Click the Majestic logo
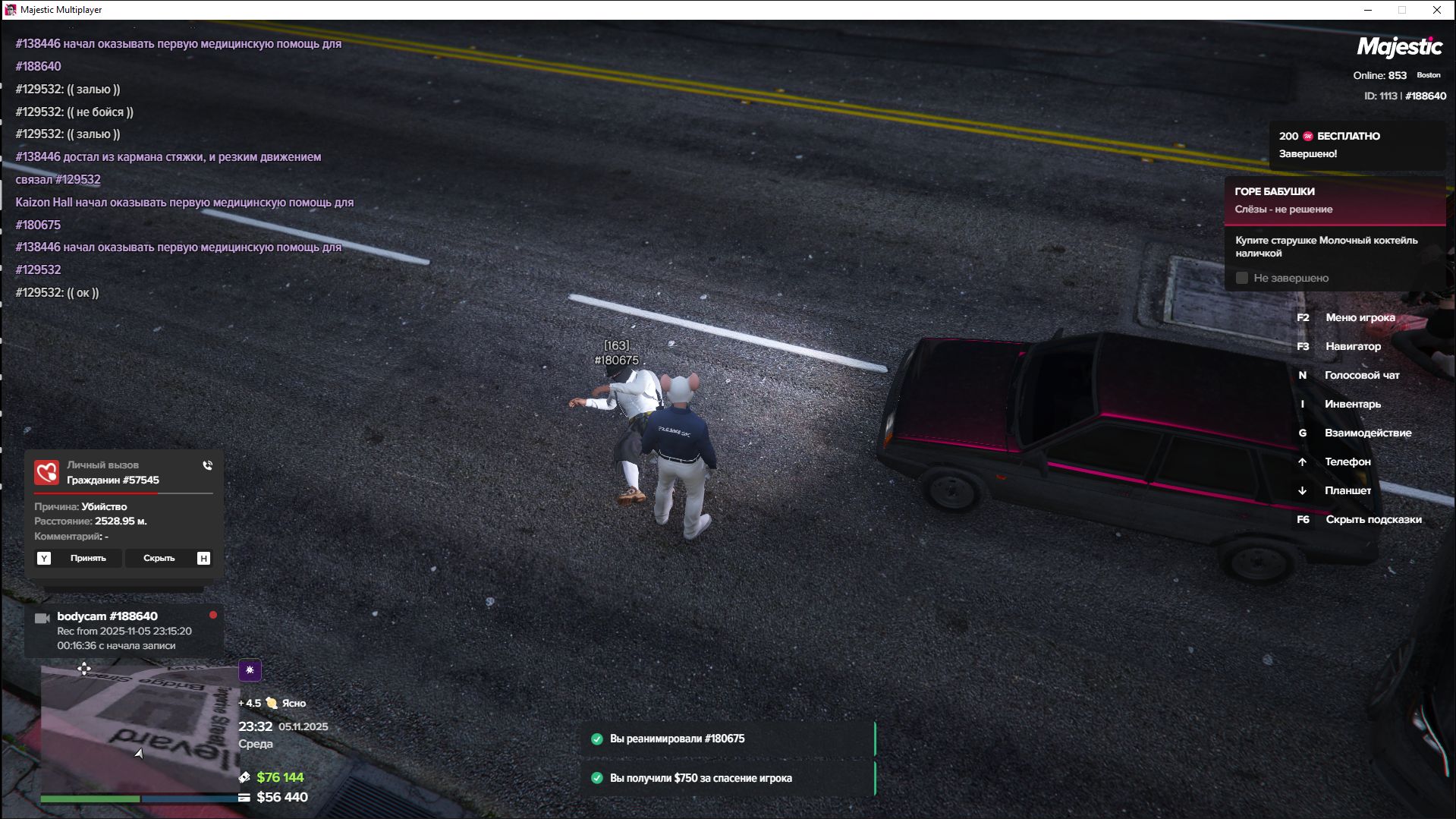 pos(1399,48)
